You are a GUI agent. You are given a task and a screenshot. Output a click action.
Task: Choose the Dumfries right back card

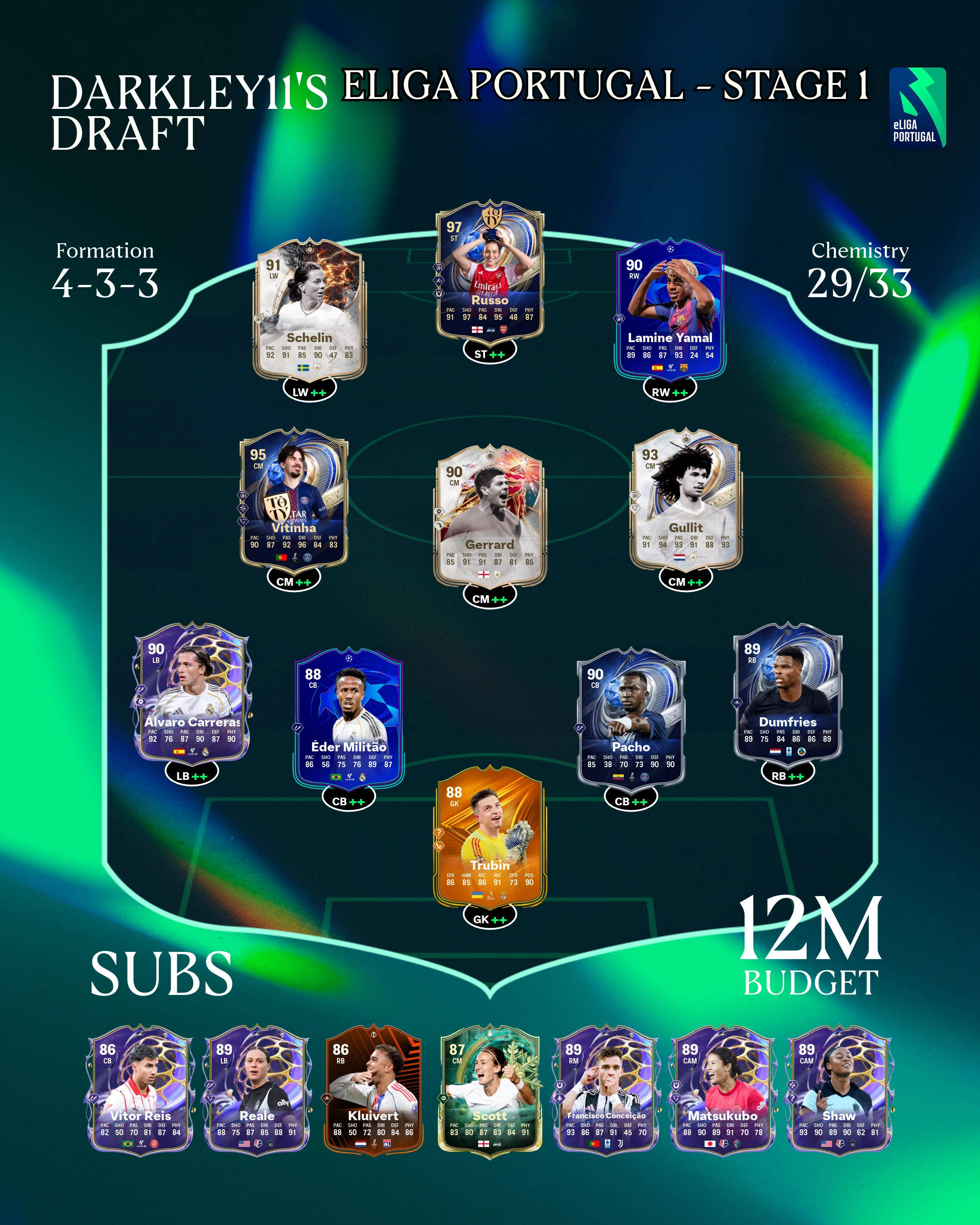(x=788, y=694)
